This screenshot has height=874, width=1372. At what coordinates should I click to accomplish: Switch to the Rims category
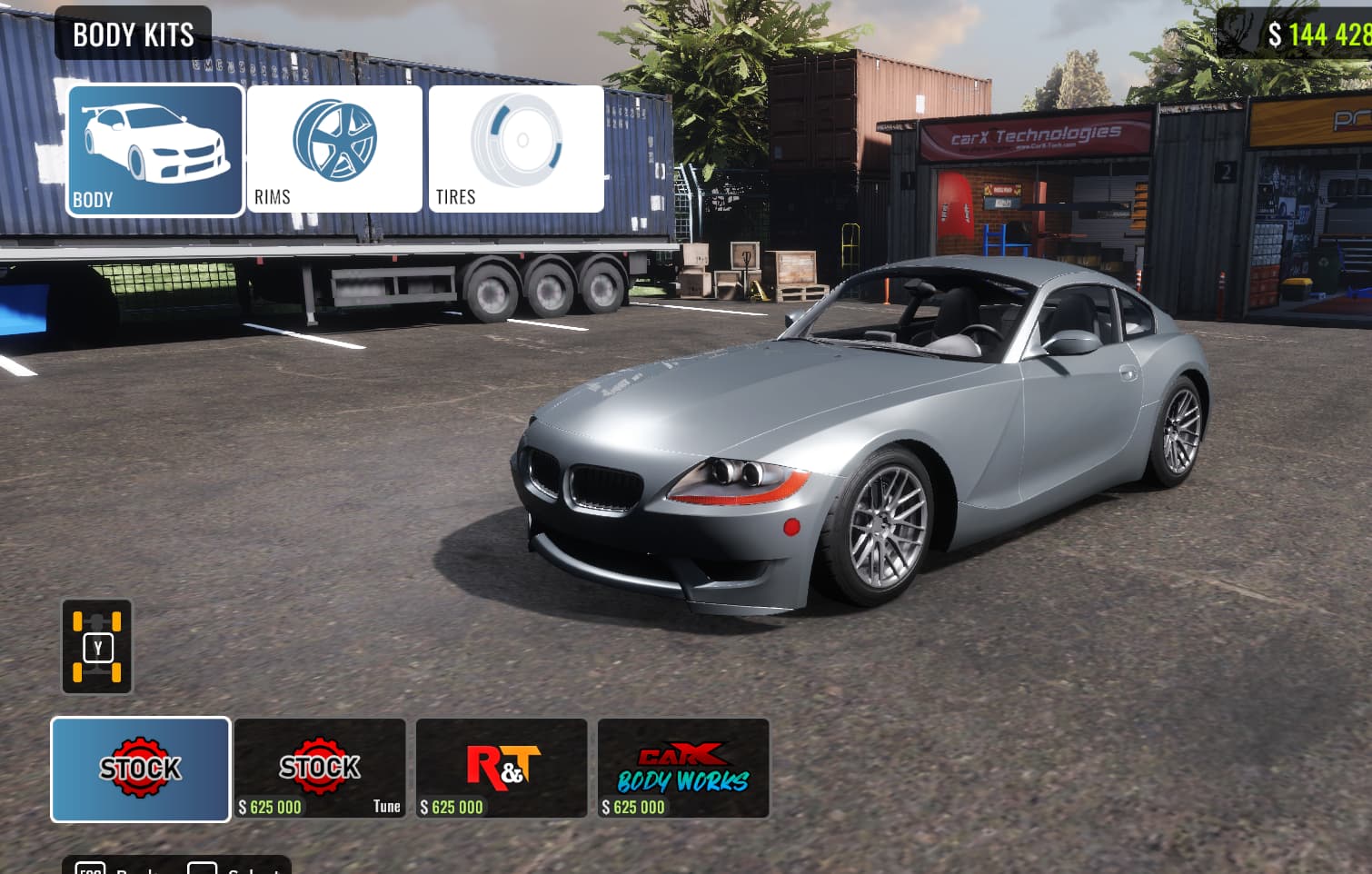click(334, 150)
